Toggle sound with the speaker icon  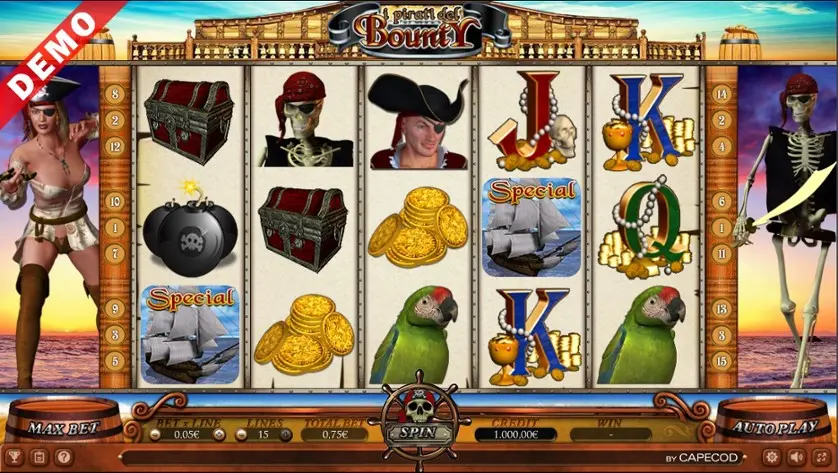coord(796,457)
